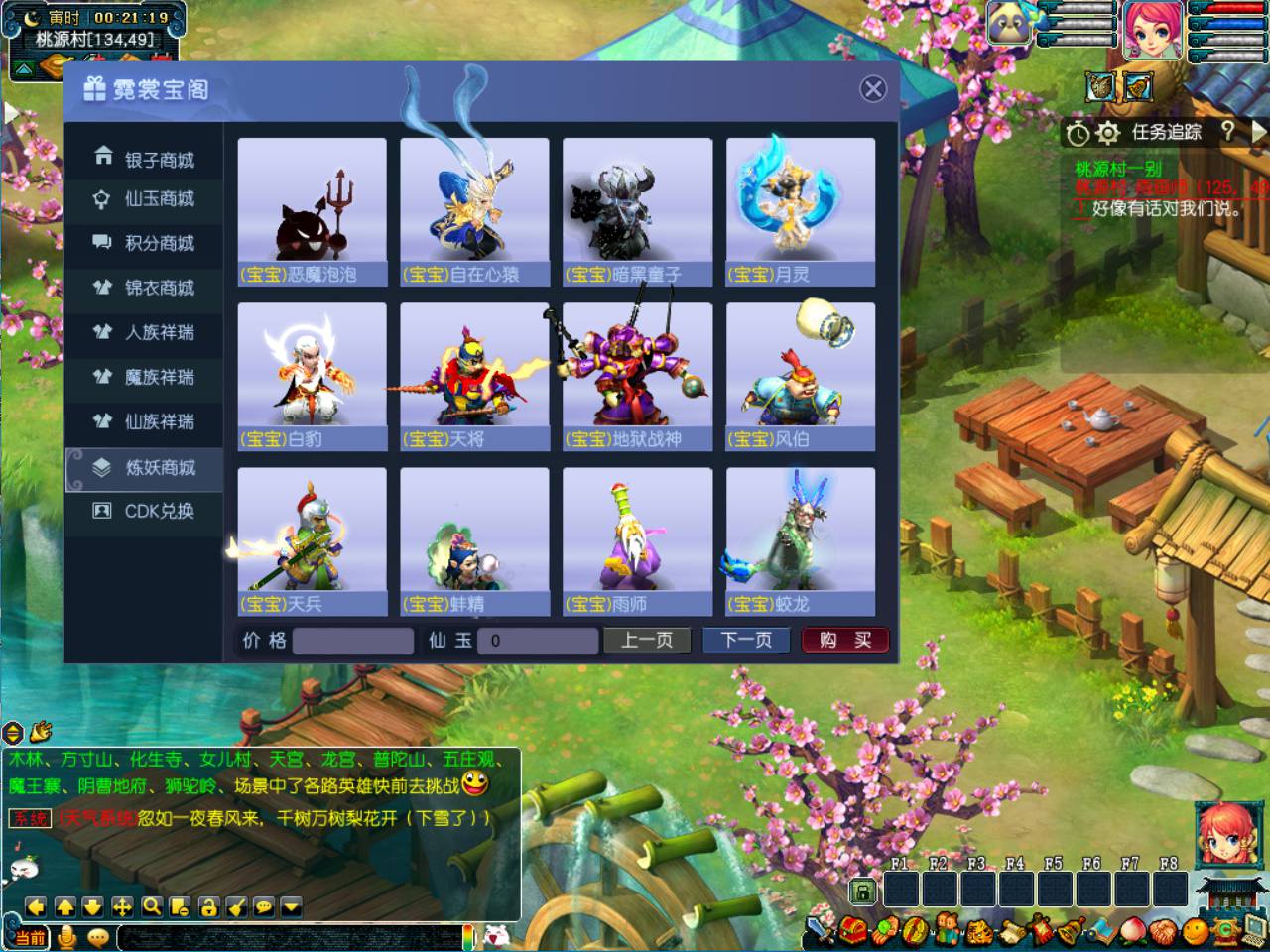Pick the 月灵 pet item
Screen dimensions: 1270x952
pos(800,211)
